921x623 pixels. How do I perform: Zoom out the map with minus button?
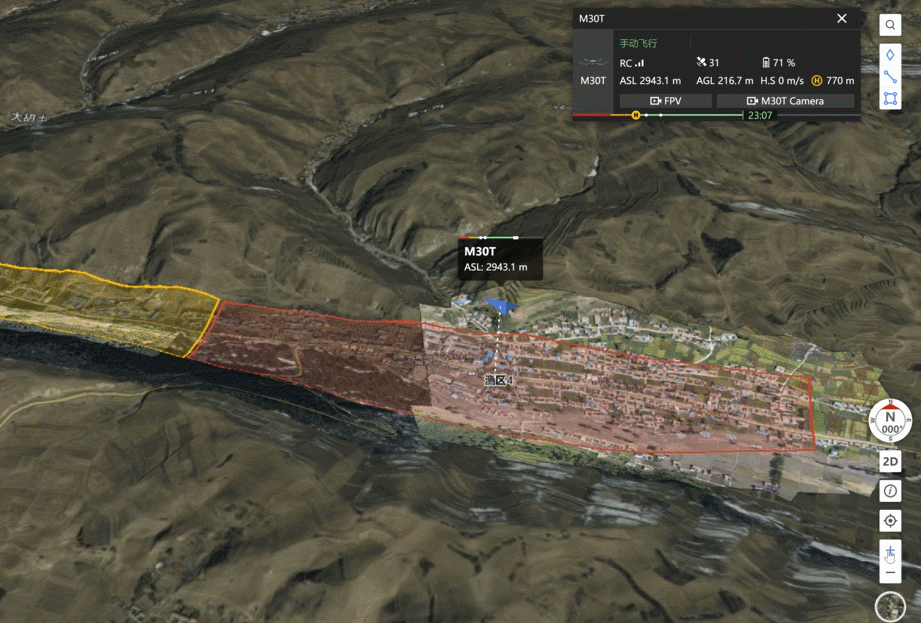[890, 574]
